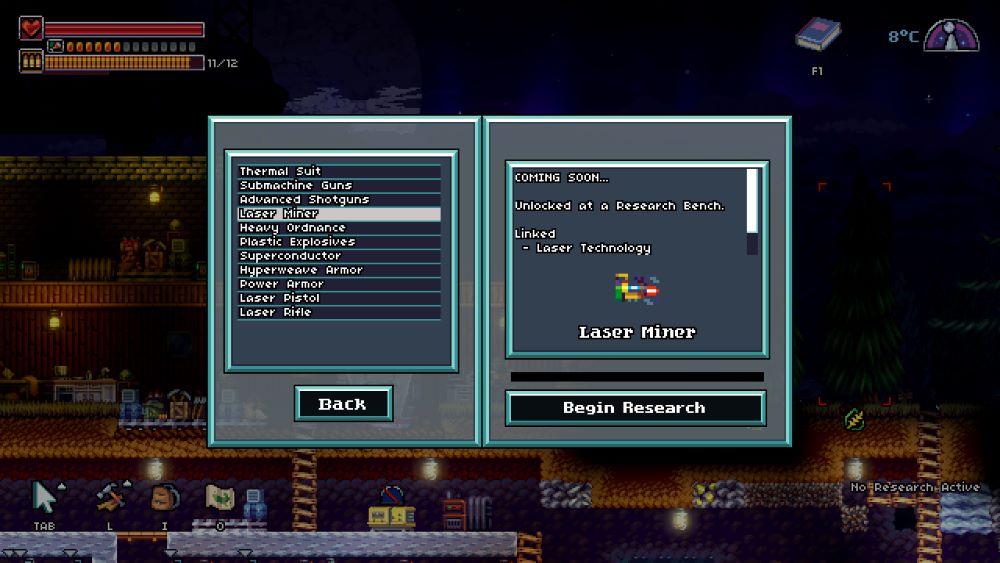Select Laser Rifle in the list

point(338,312)
